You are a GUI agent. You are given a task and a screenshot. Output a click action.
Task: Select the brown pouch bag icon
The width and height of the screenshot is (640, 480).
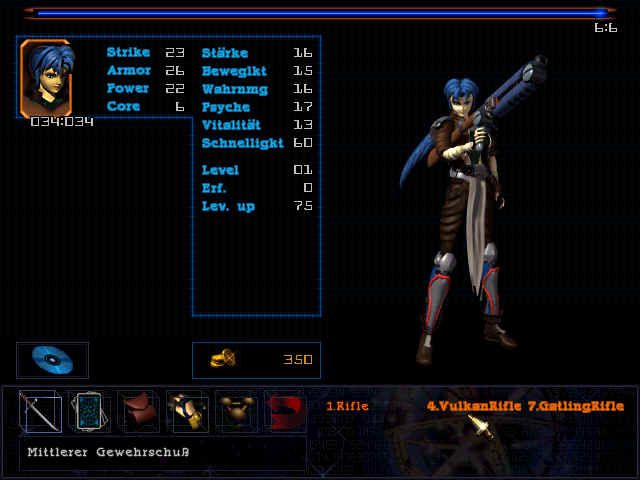[x=138, y=410]
